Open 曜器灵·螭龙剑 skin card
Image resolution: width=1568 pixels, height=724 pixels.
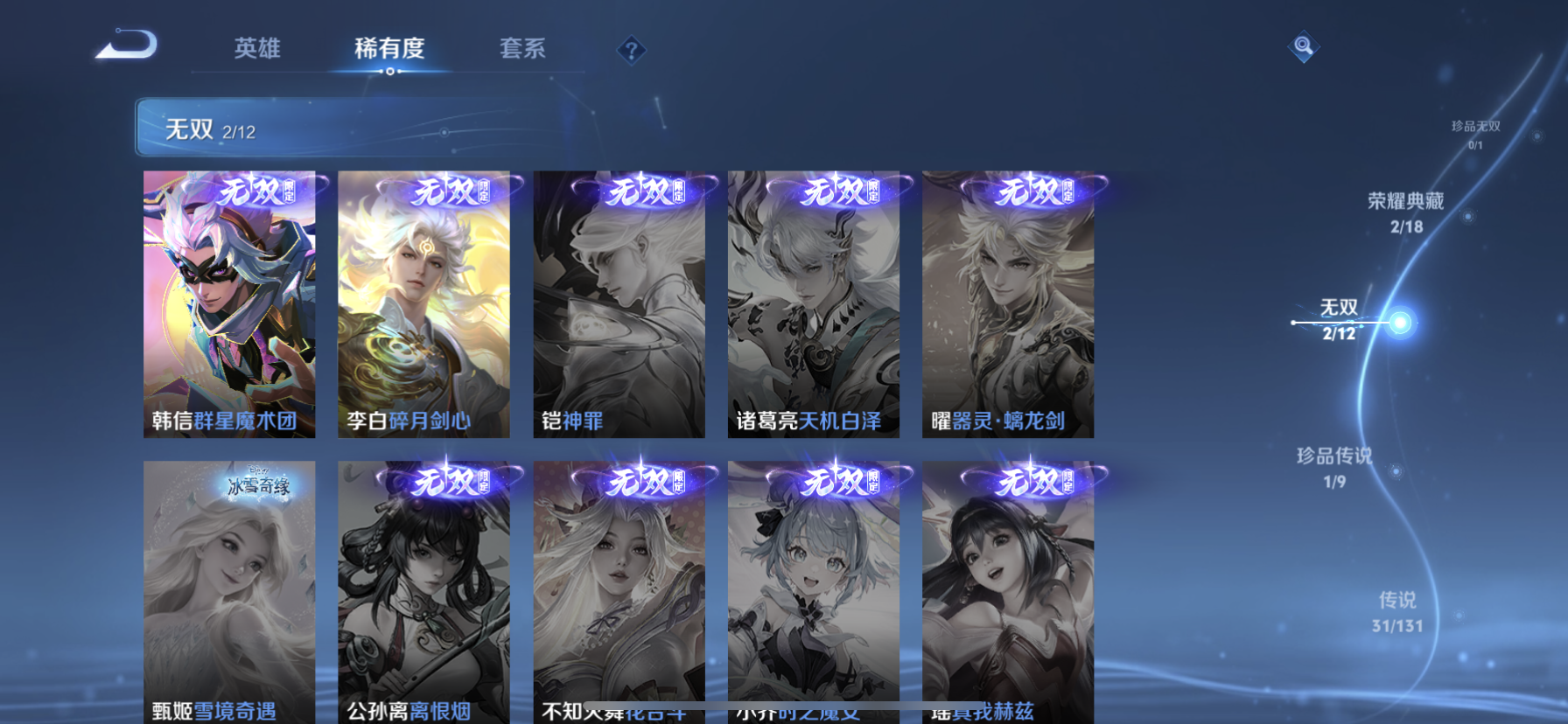tap(1008, 302)
